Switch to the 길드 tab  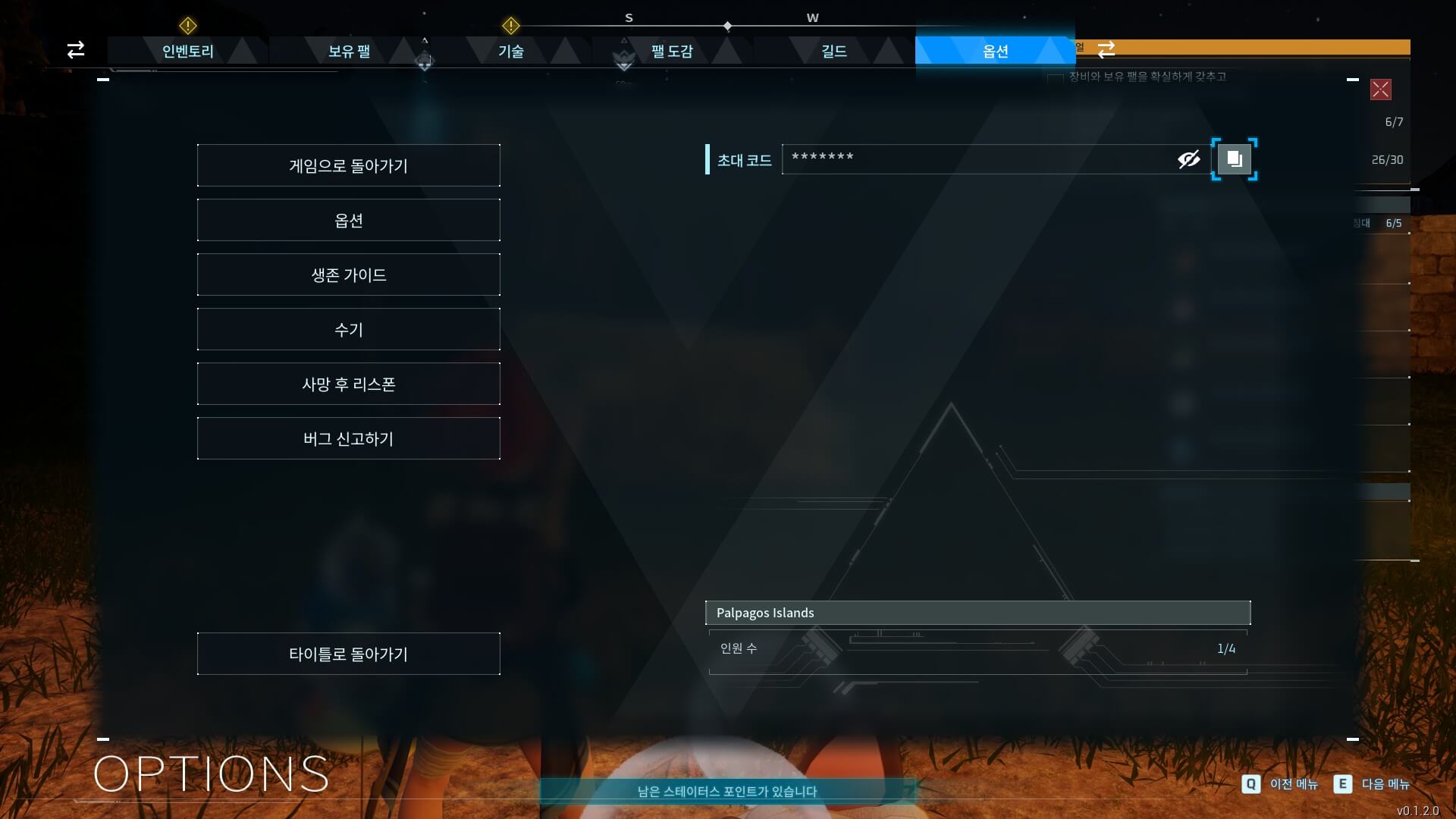click(x=834, y=52)
